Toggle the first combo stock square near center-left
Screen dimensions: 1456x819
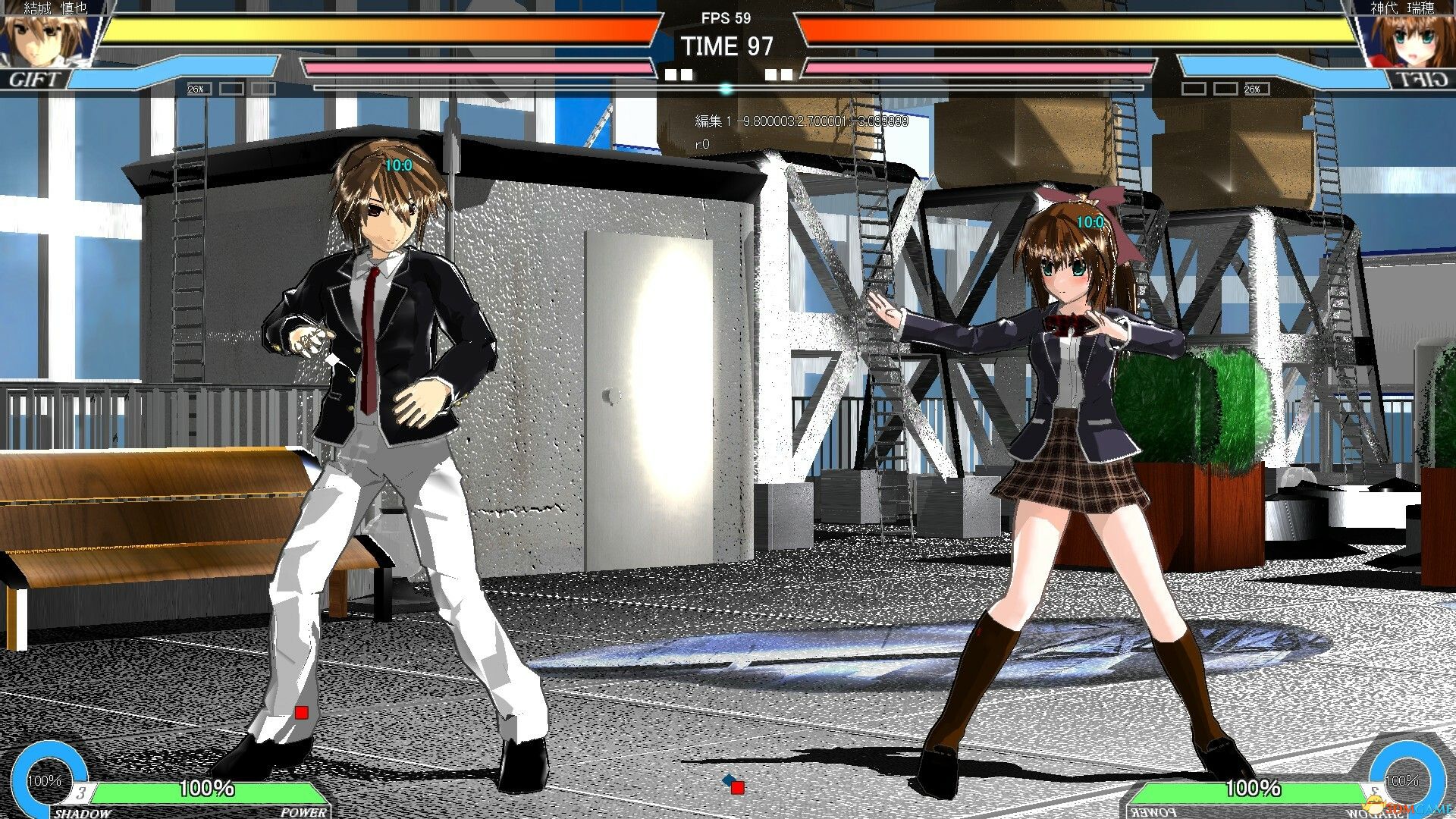(672, 74)
